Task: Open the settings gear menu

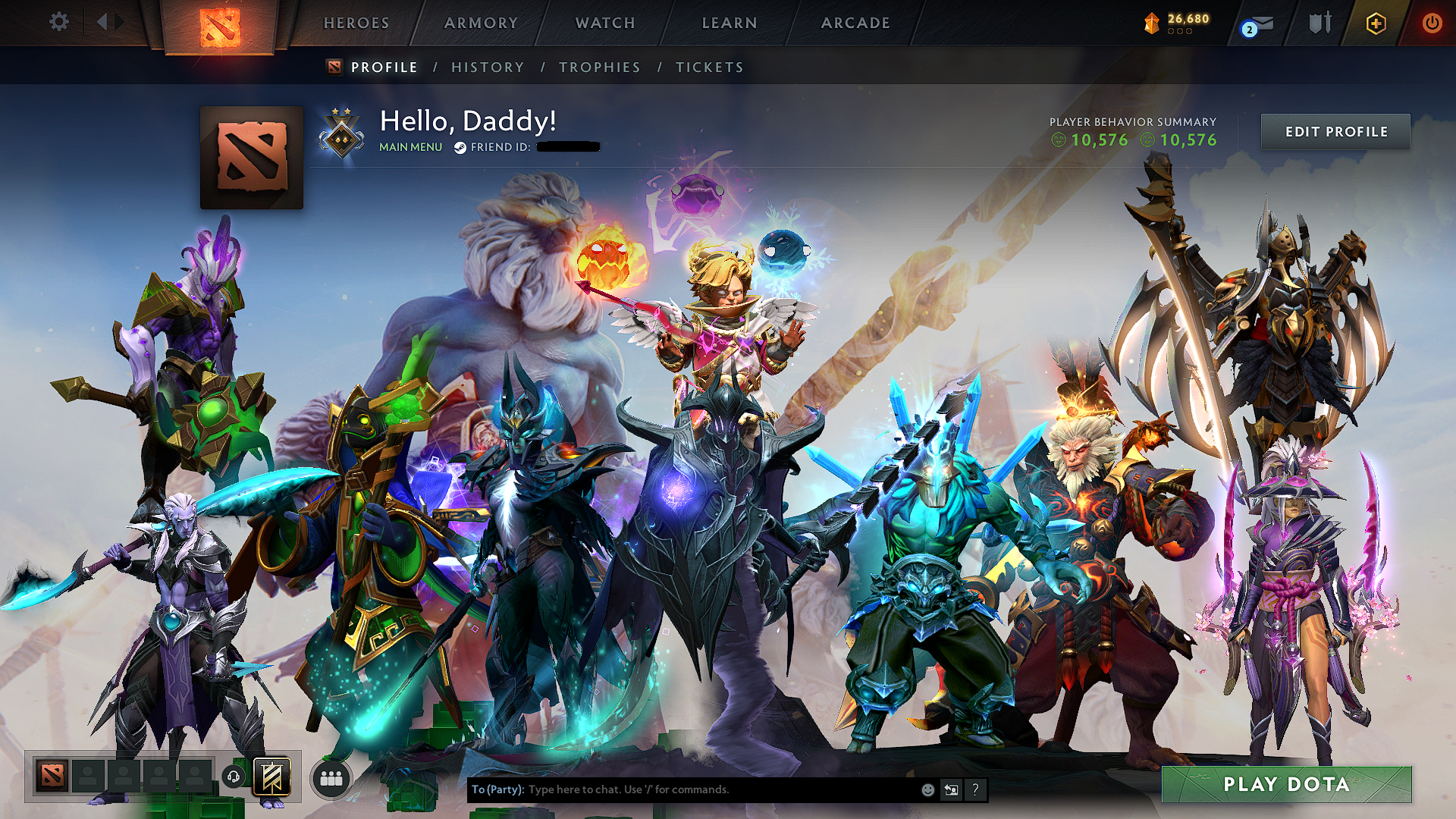Action: [59, 22]
